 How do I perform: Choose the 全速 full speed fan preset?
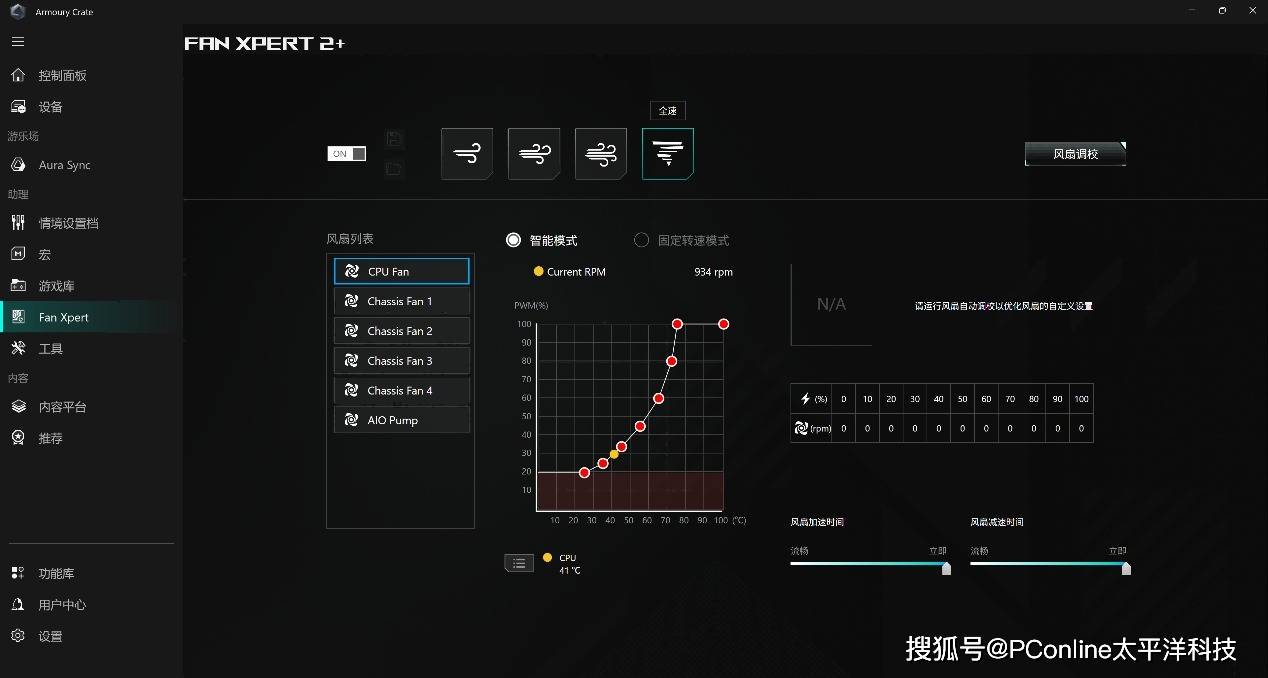point(667,154)
